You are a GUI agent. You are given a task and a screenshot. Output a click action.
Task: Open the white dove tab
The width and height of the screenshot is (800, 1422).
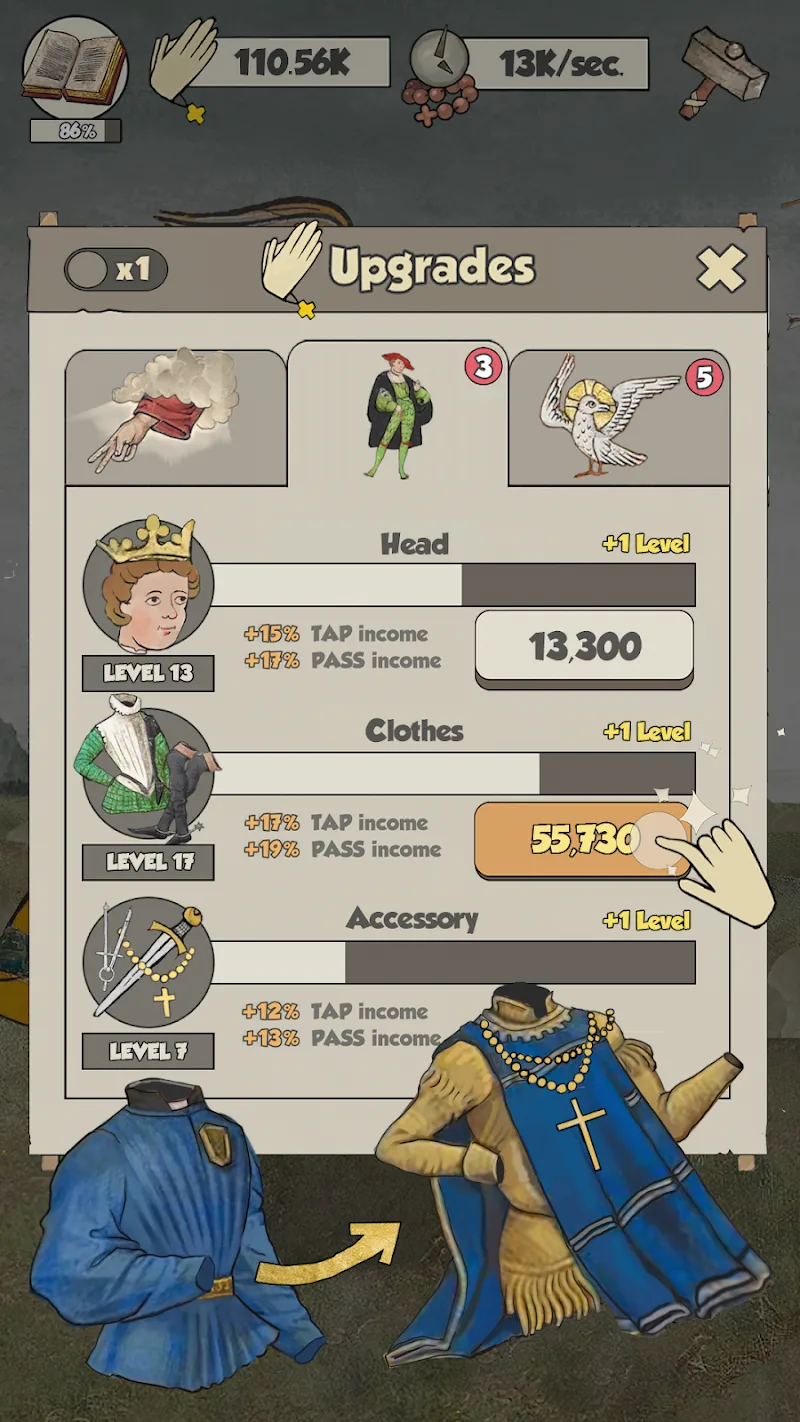(x=618, y=417)
